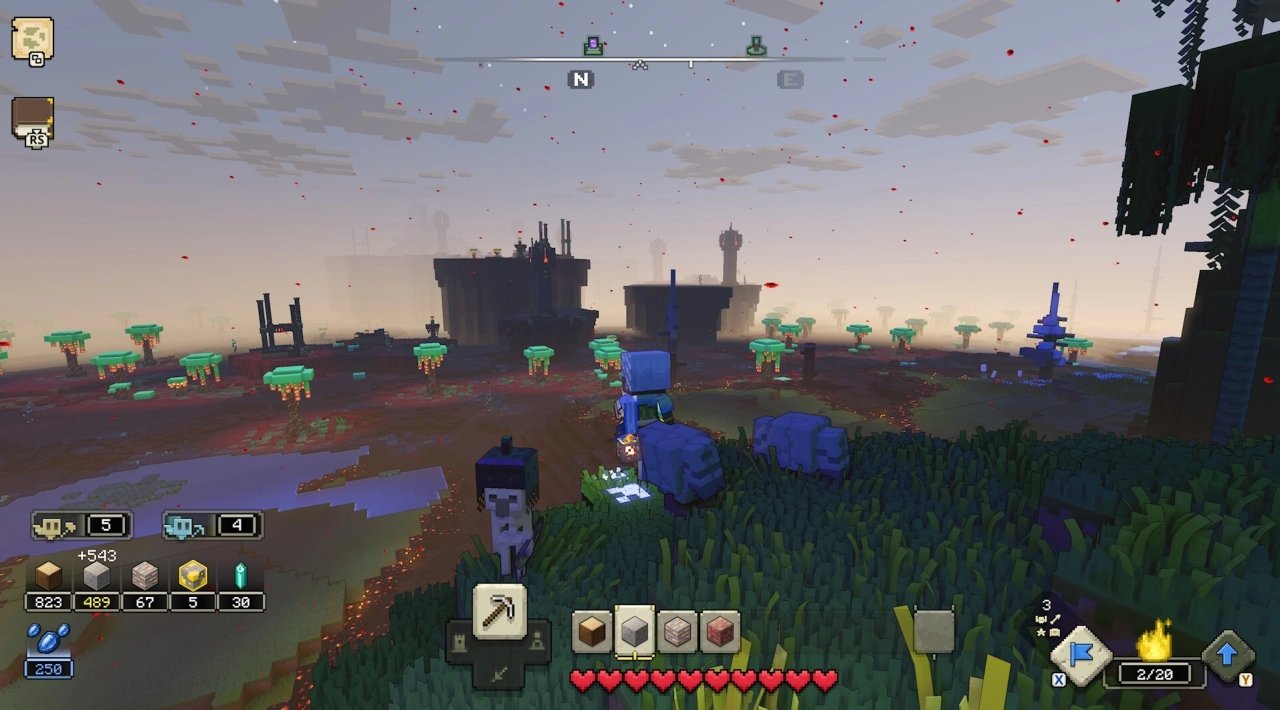
Task: Select the iron ore hotbar slot
Action: [x=677, y=632]
